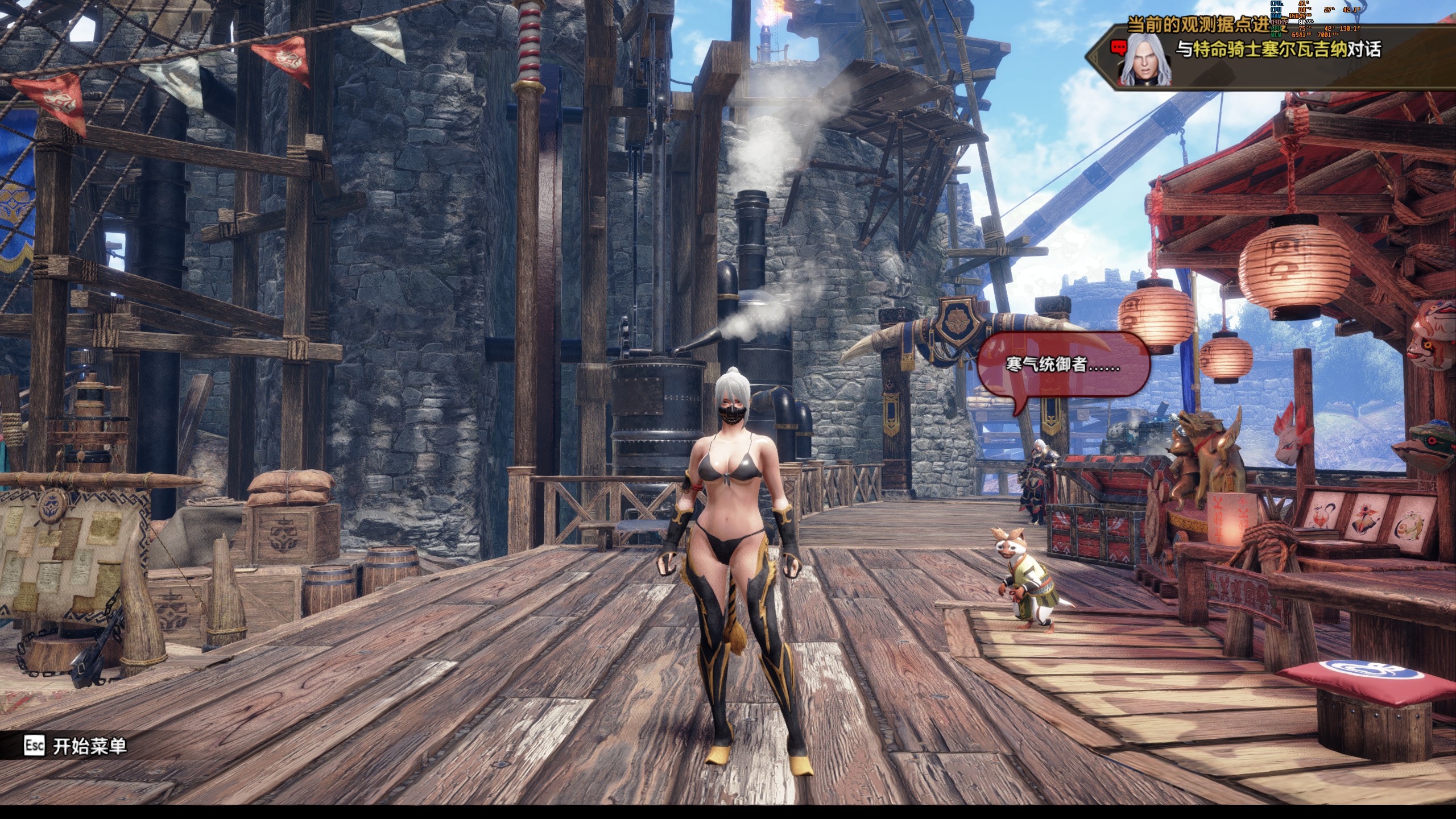Click the GPU temperature readout in overlay

[1304, 29]
